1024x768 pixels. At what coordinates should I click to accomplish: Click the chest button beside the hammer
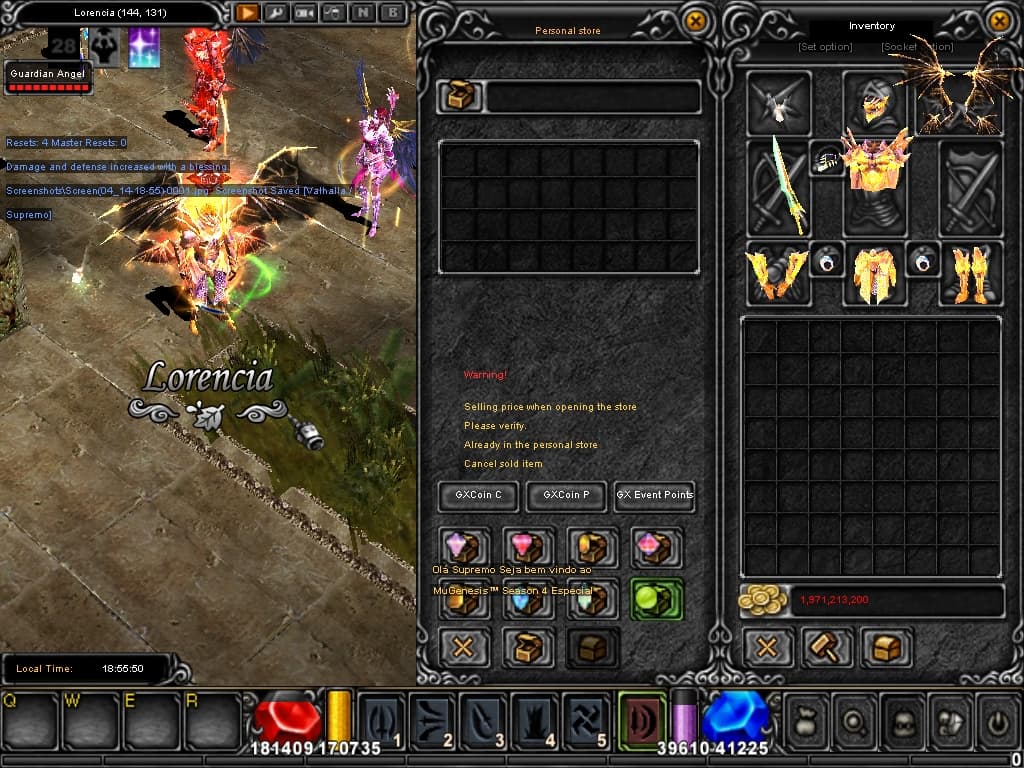tap(886, 647)
